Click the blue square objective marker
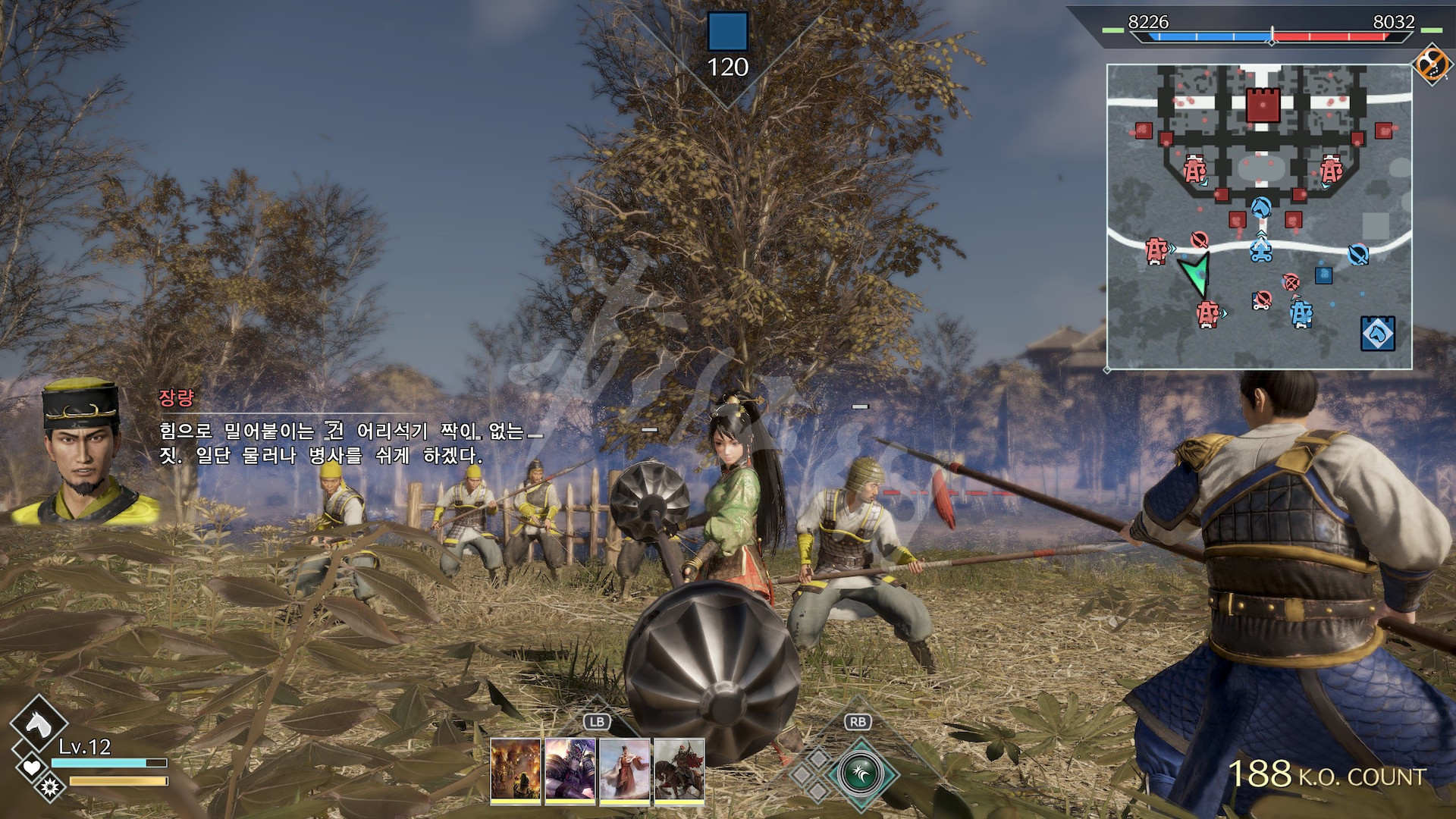The width and height of the screenshot is (1456, 819). pos(727,32)
